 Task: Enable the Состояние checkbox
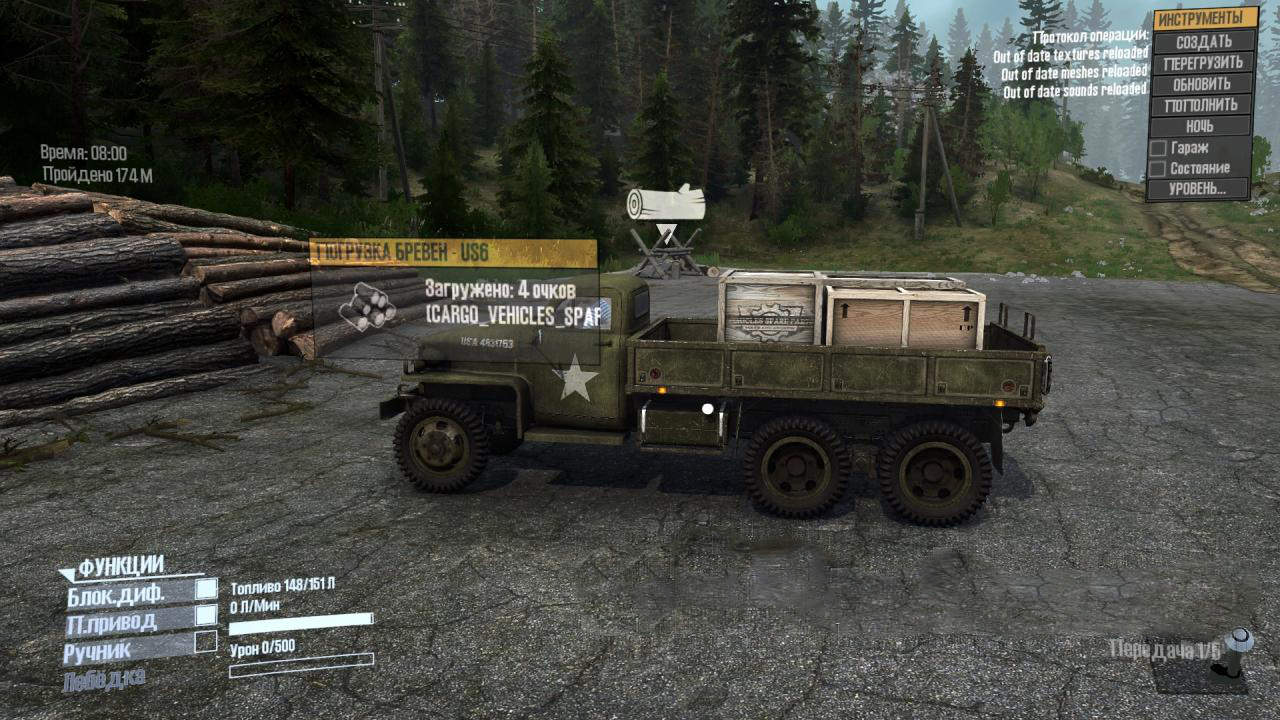pos(1157,169)
